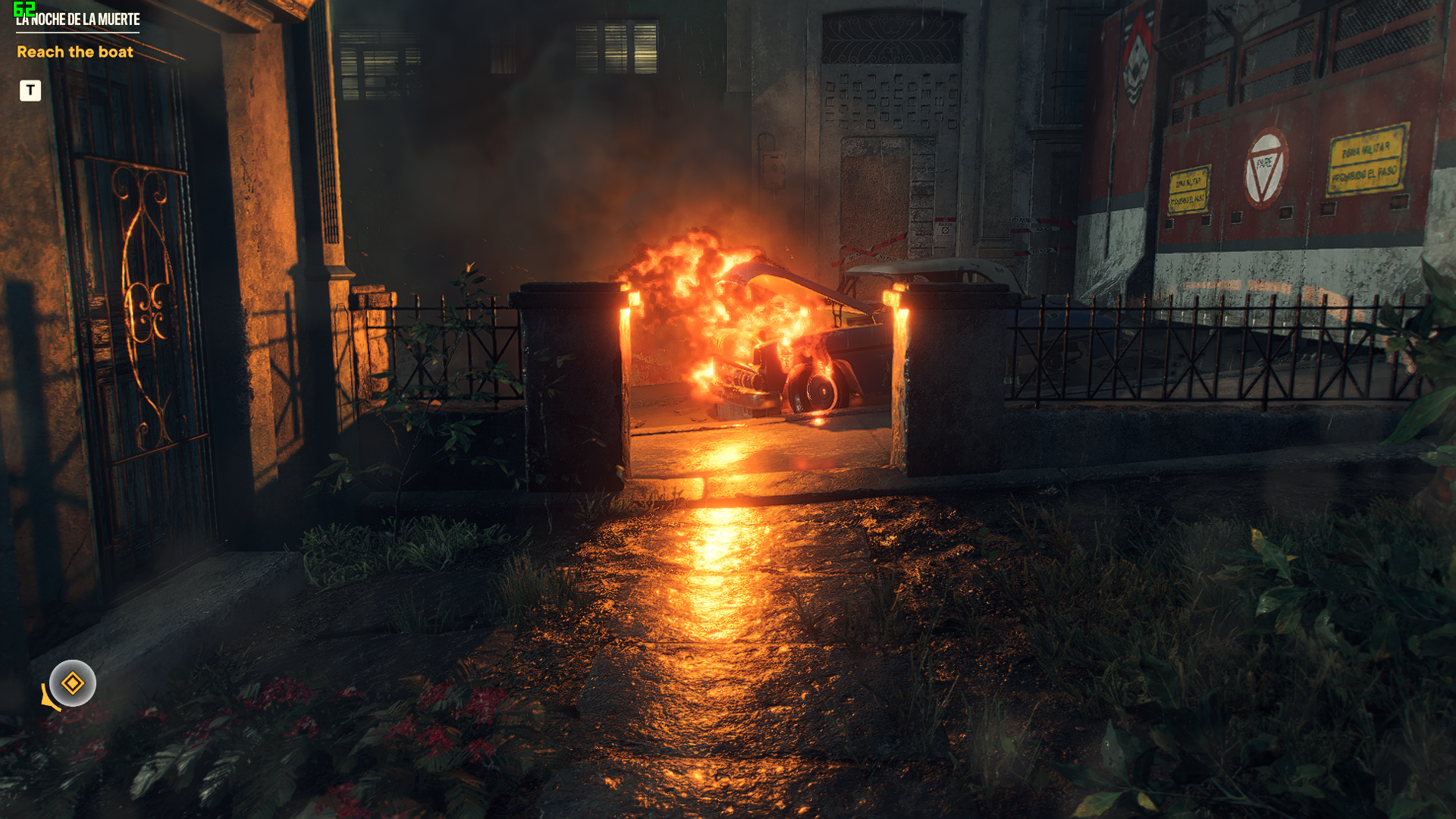Select the "Reach the boat" objective tracker

point(75,52)
